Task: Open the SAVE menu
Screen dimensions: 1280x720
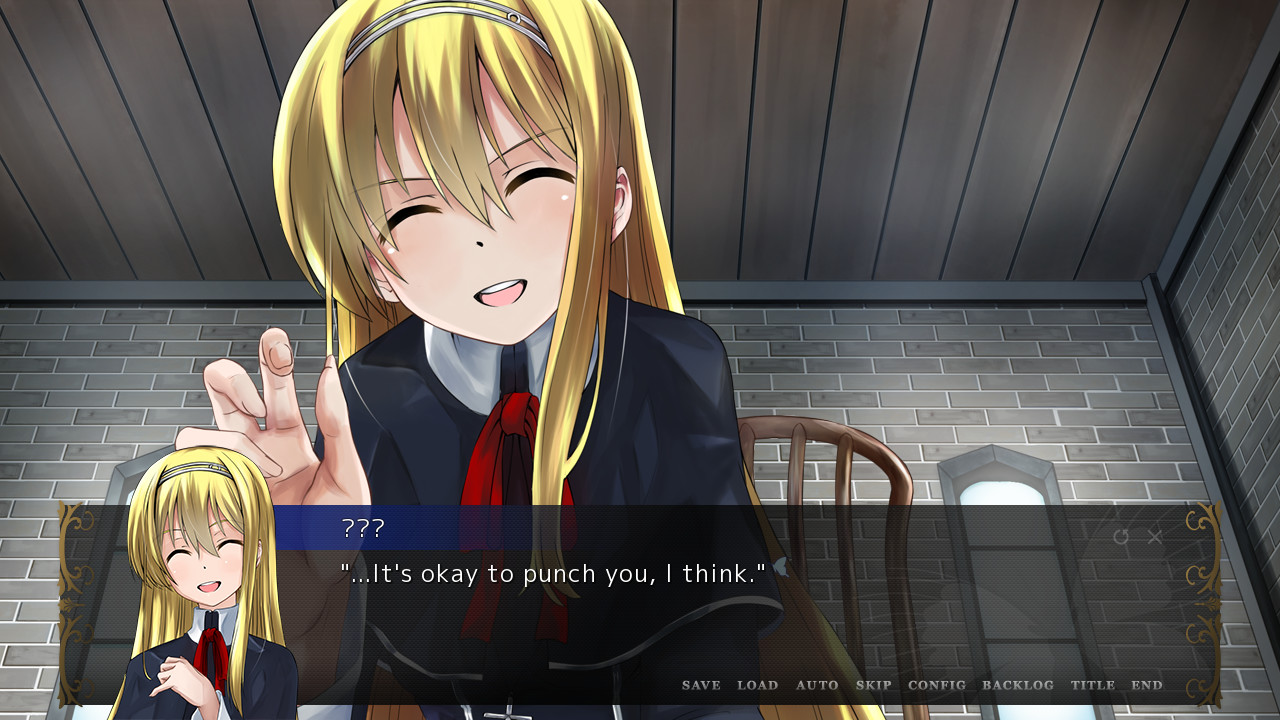Action: click(701, 685)
